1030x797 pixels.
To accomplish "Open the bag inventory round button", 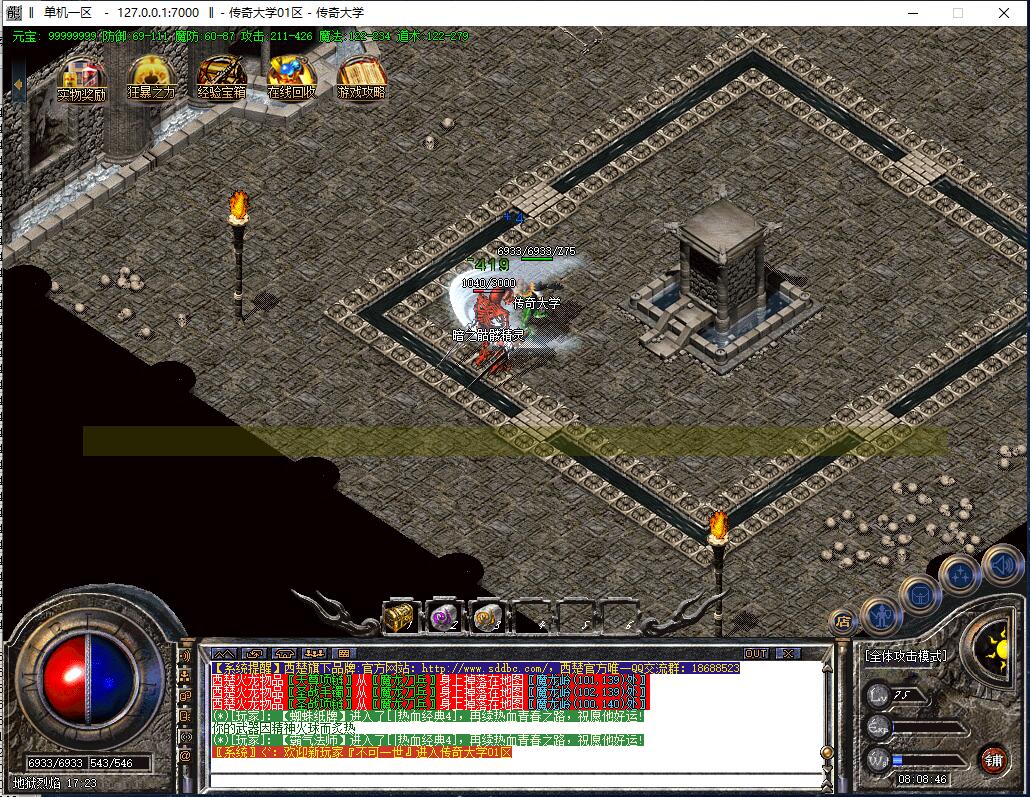I will coord(919,595).
